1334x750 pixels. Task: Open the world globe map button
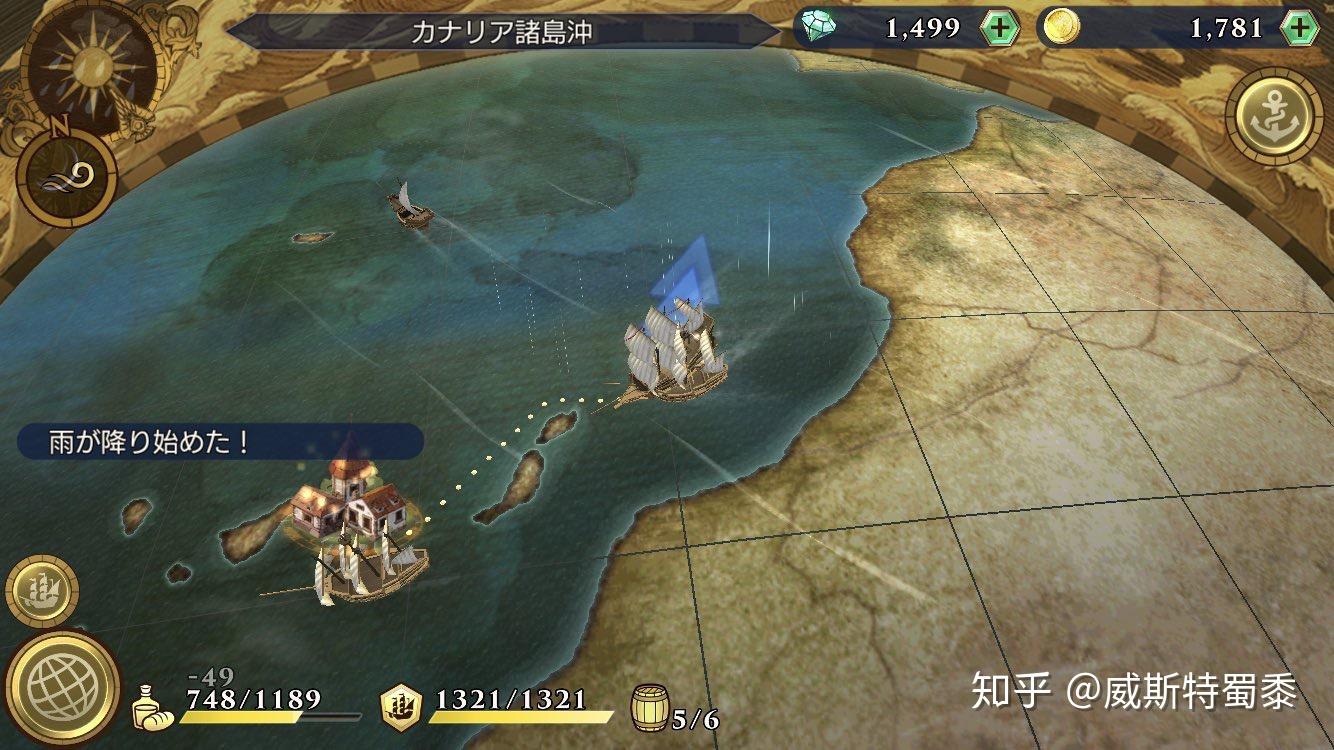(x=62, y=688)
